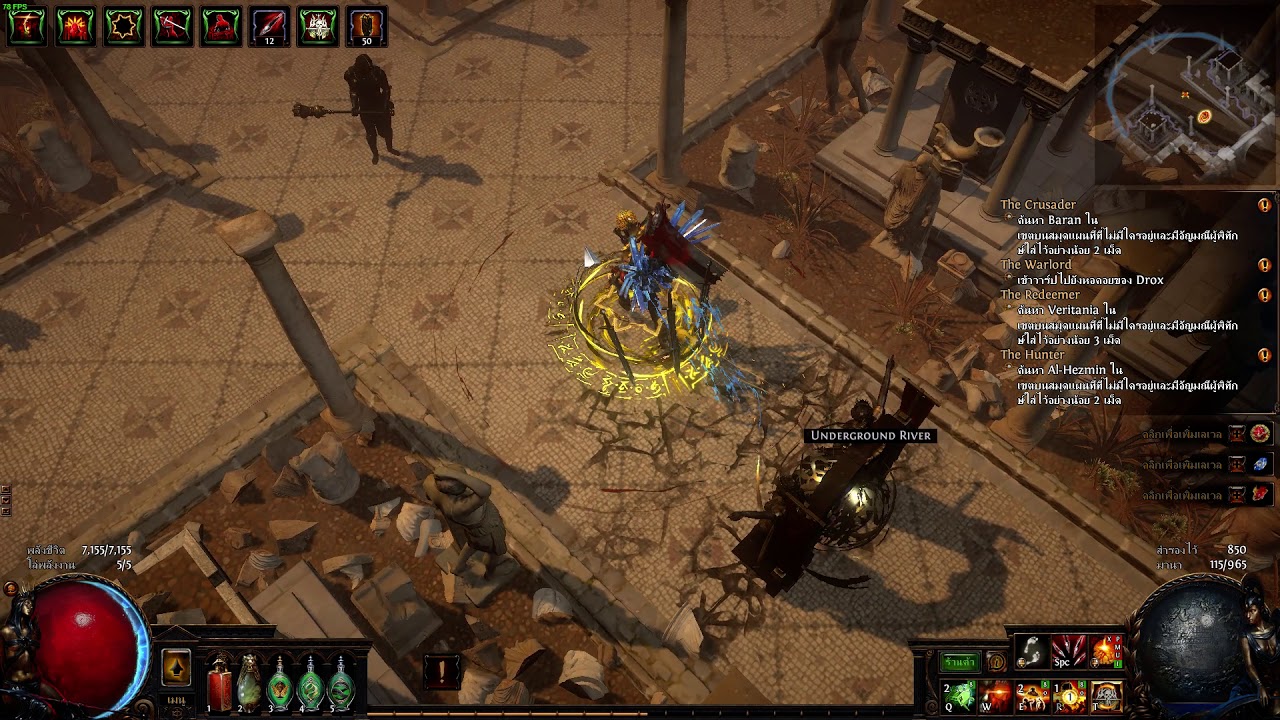Click the orange buff icon showing 50
This screenshot has height=720, width=1280.
(366, 27)
